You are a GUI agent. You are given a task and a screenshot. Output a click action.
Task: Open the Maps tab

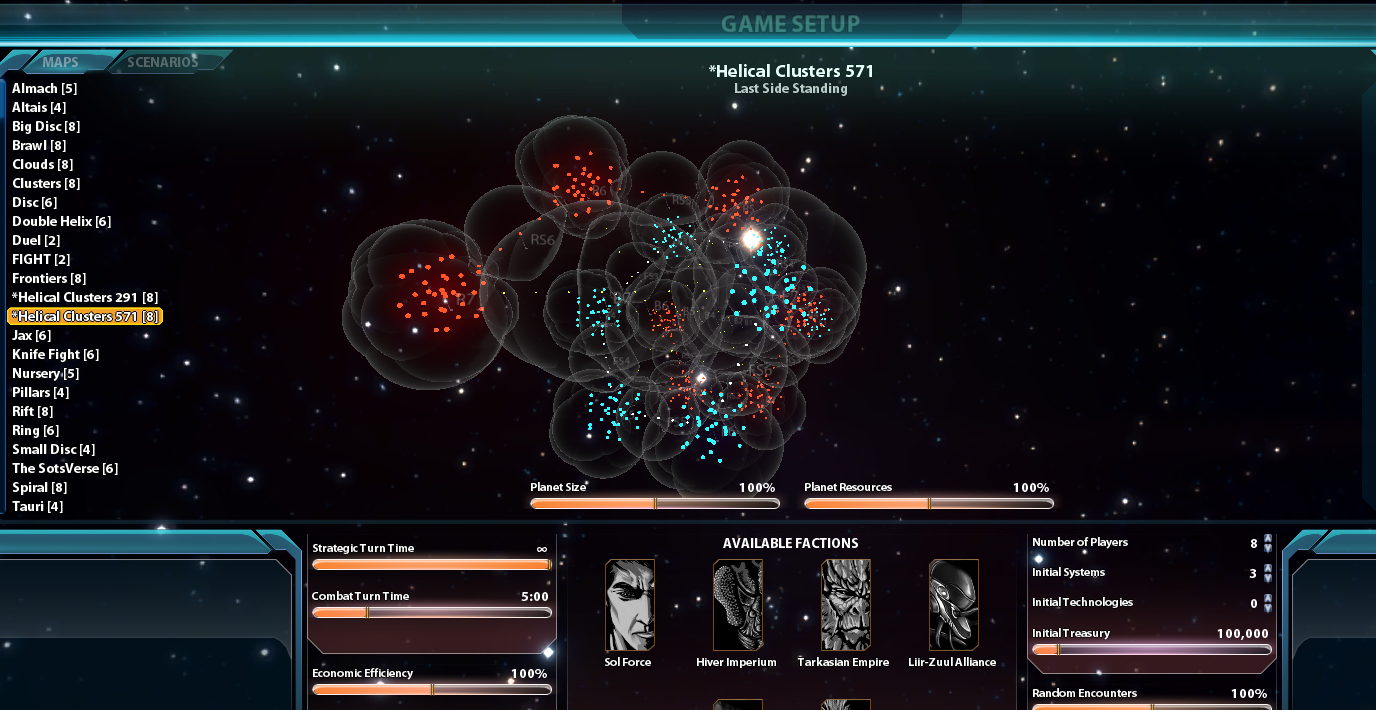[x=61, y=62]
